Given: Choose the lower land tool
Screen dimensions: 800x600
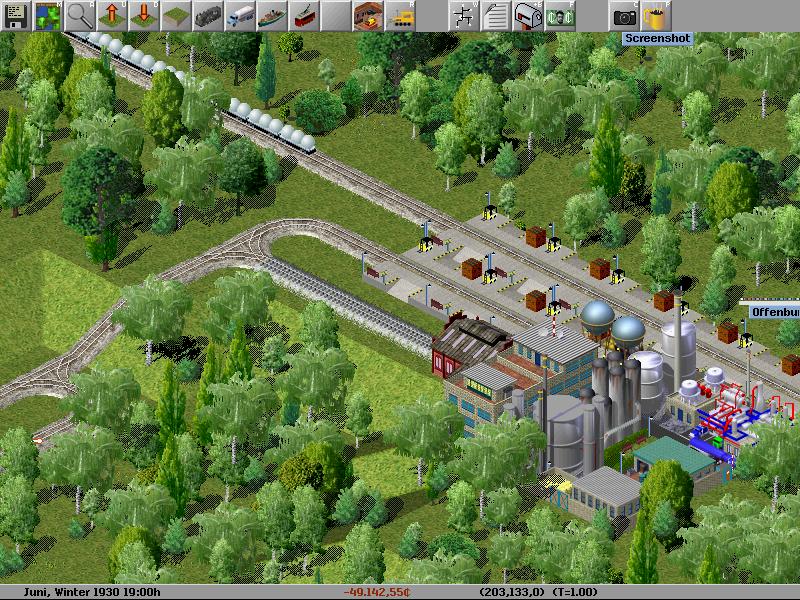Looking at the screenshot, I should pos(143,15).
